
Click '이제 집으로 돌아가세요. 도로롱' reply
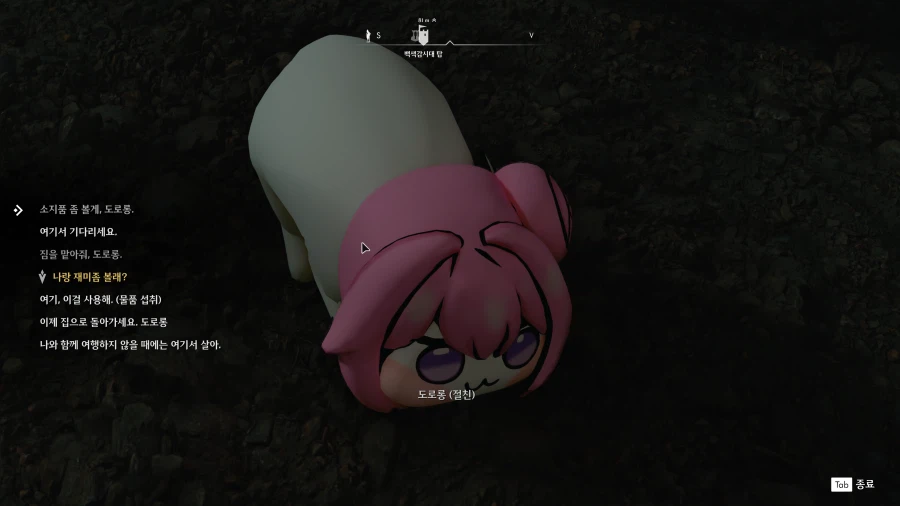pos(103,322)
